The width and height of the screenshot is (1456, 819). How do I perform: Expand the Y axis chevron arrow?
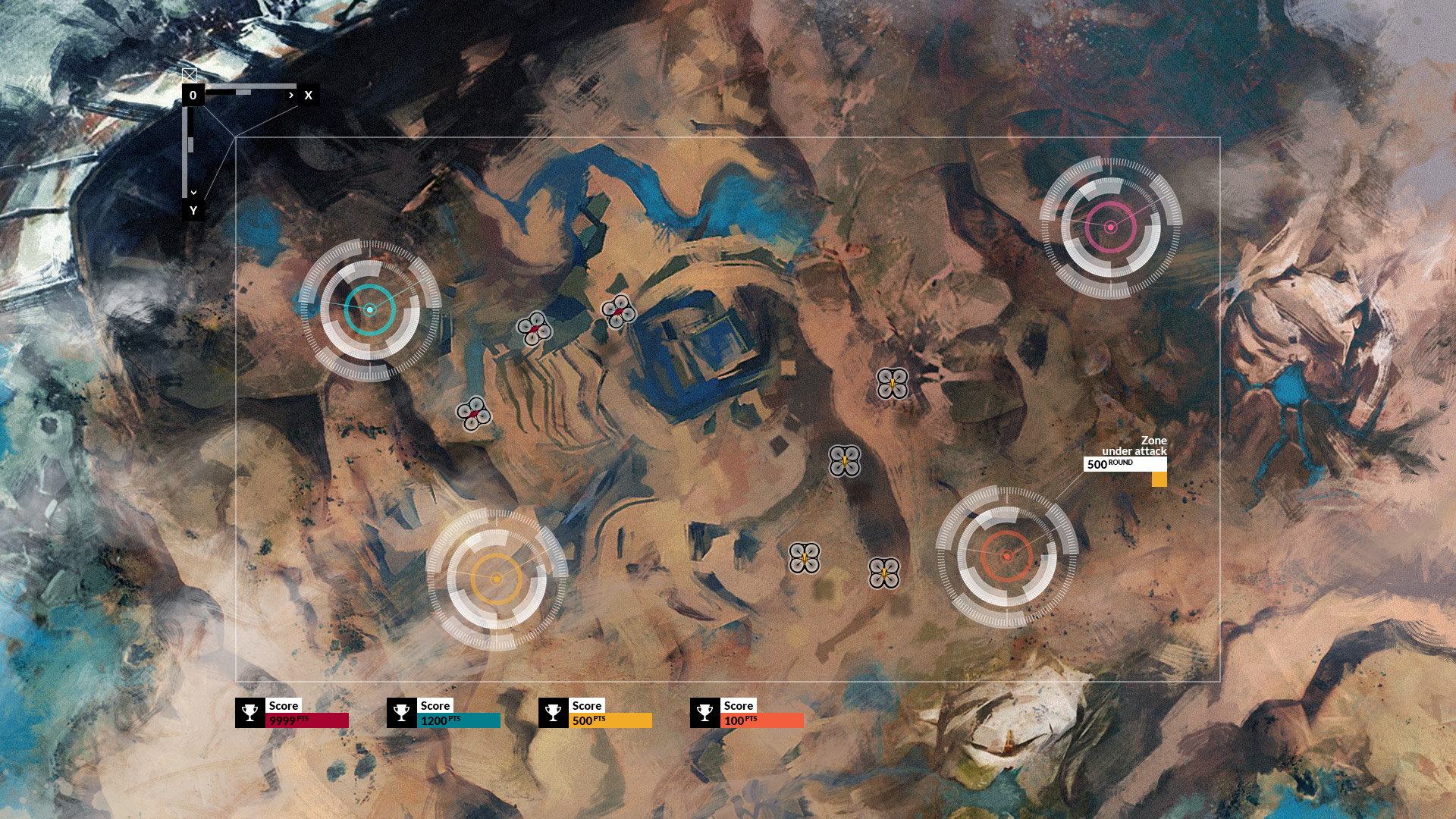click(193, 192)
